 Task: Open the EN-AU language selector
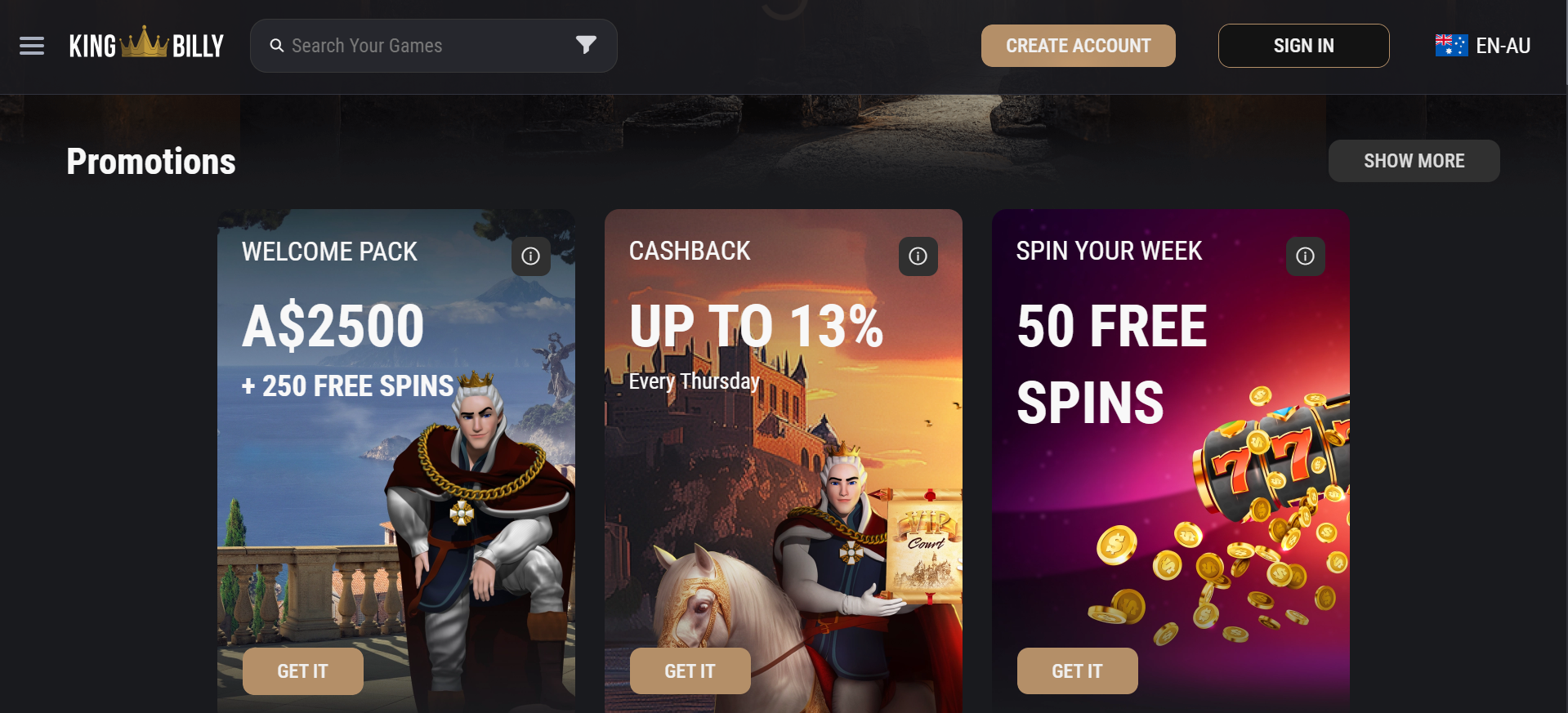[x=1483, y=46]
